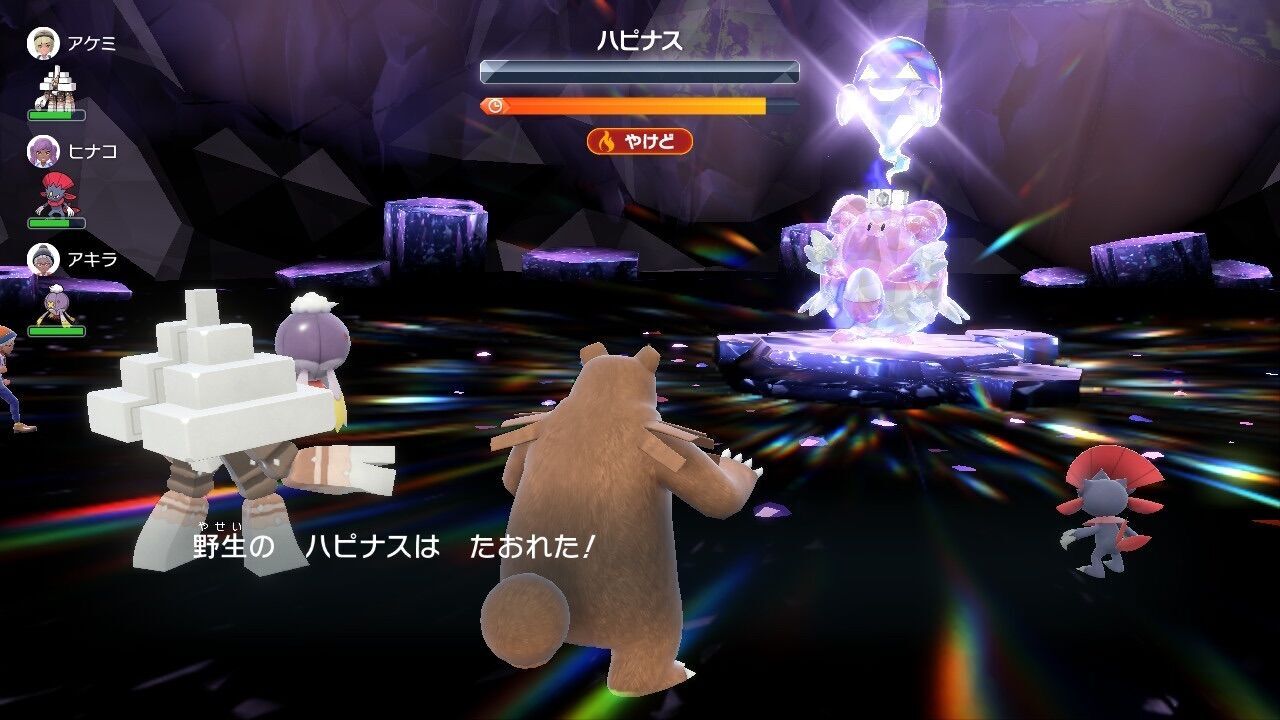
Task: Click アキラ's green HP bar
Action: (56, 330)
